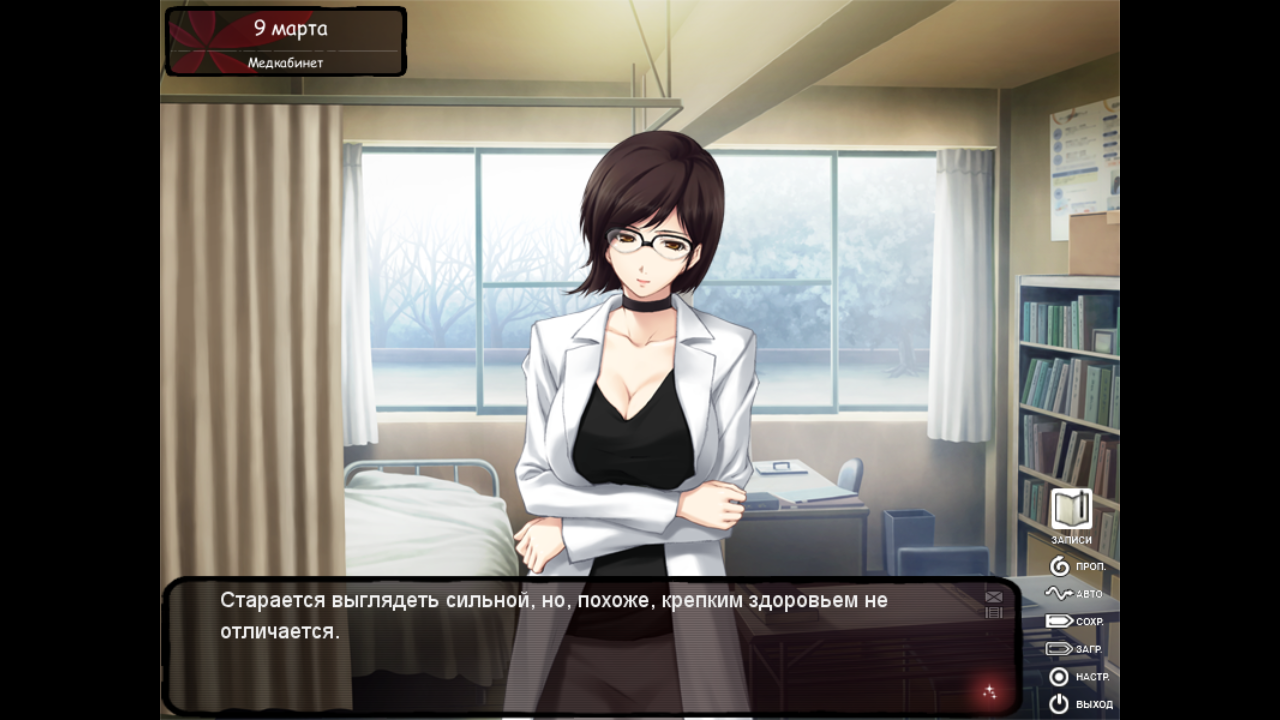Screen dimensions: 1280x720
Task: Hide the text box with the crossed-box icon
Action: [994, 597]
